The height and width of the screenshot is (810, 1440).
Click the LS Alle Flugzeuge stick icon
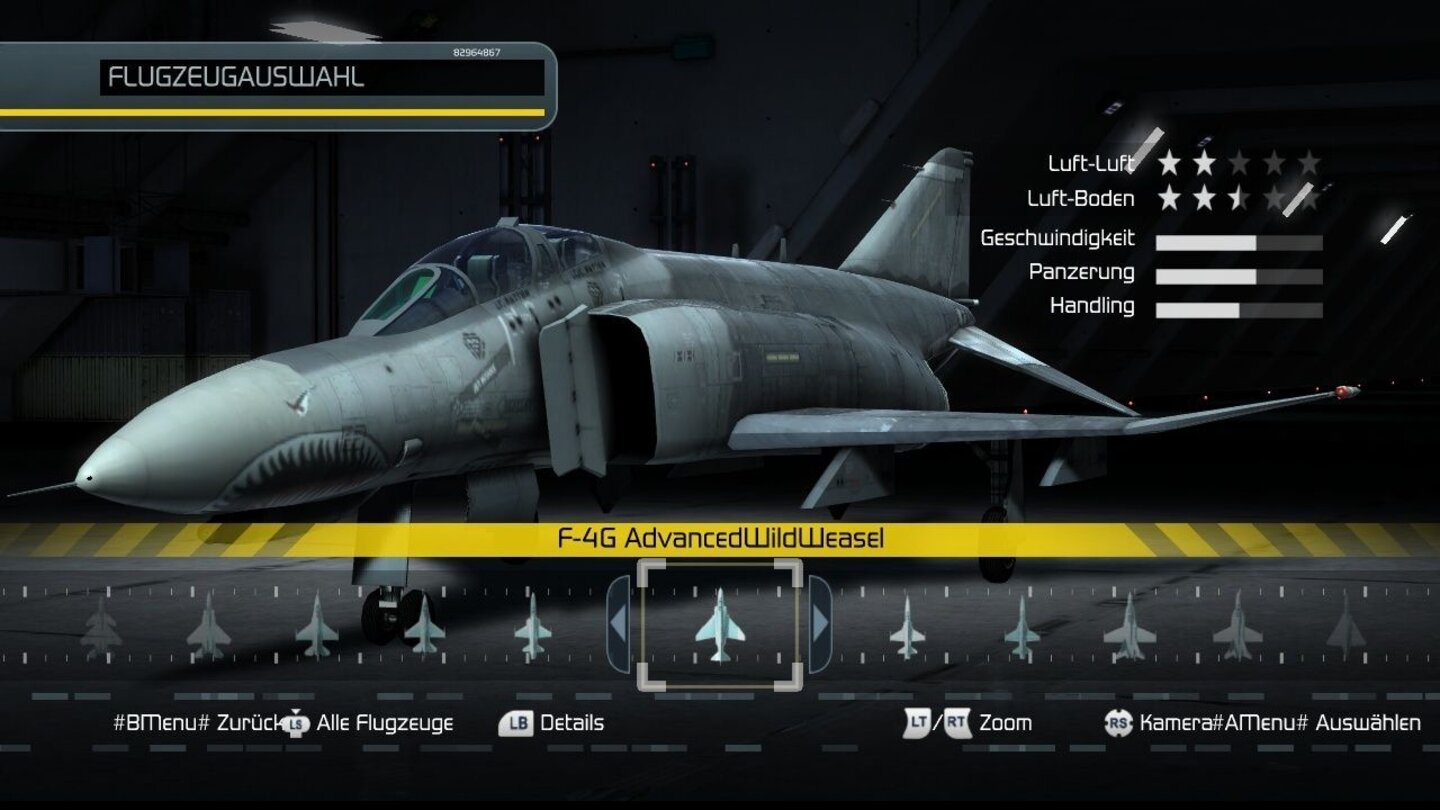click(x=295, y=723)
